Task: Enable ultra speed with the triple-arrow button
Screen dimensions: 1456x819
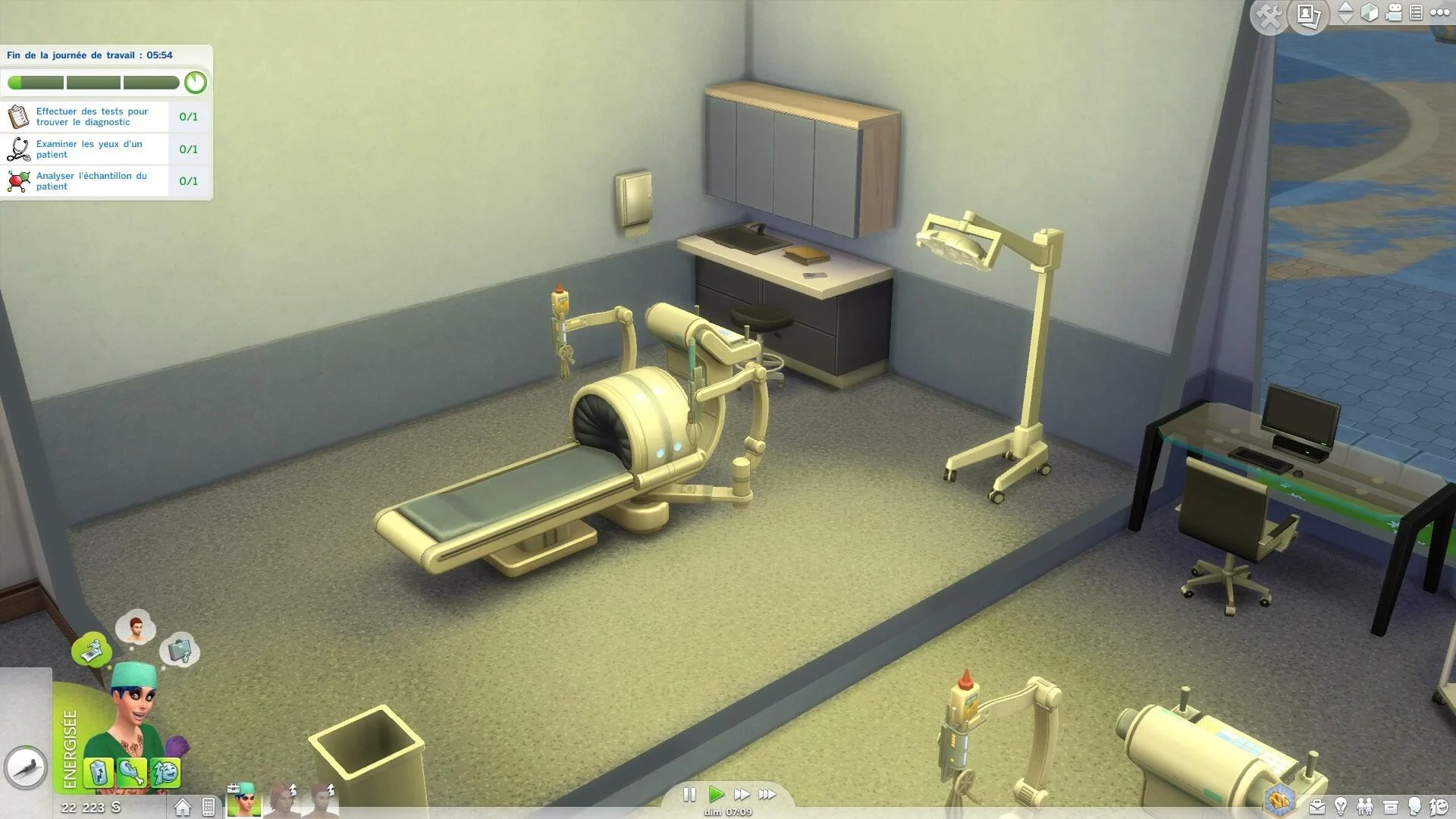Action: 768,795
